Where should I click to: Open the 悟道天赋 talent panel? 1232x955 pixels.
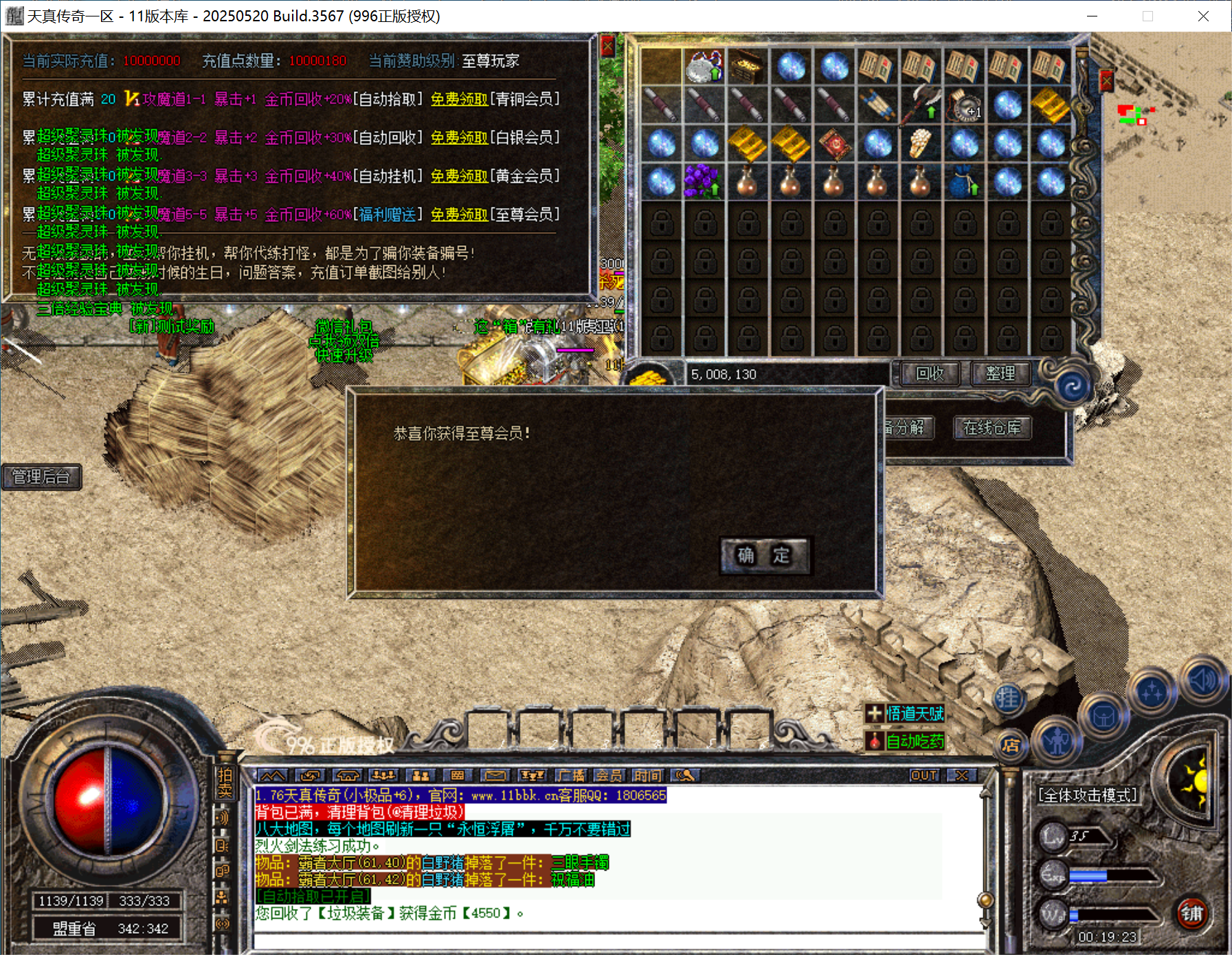pos(906,714)
